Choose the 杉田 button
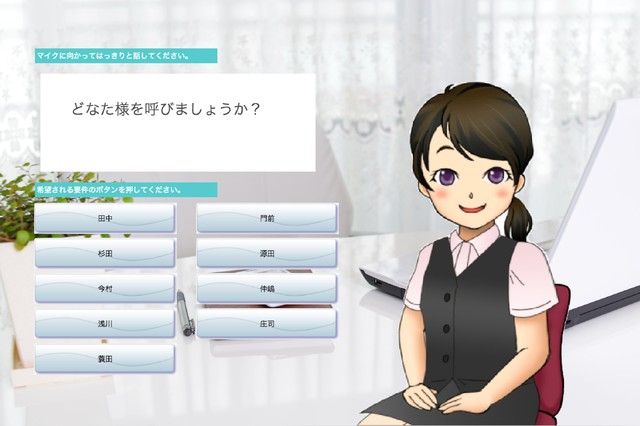640x426 pixels. click(105, 253)
